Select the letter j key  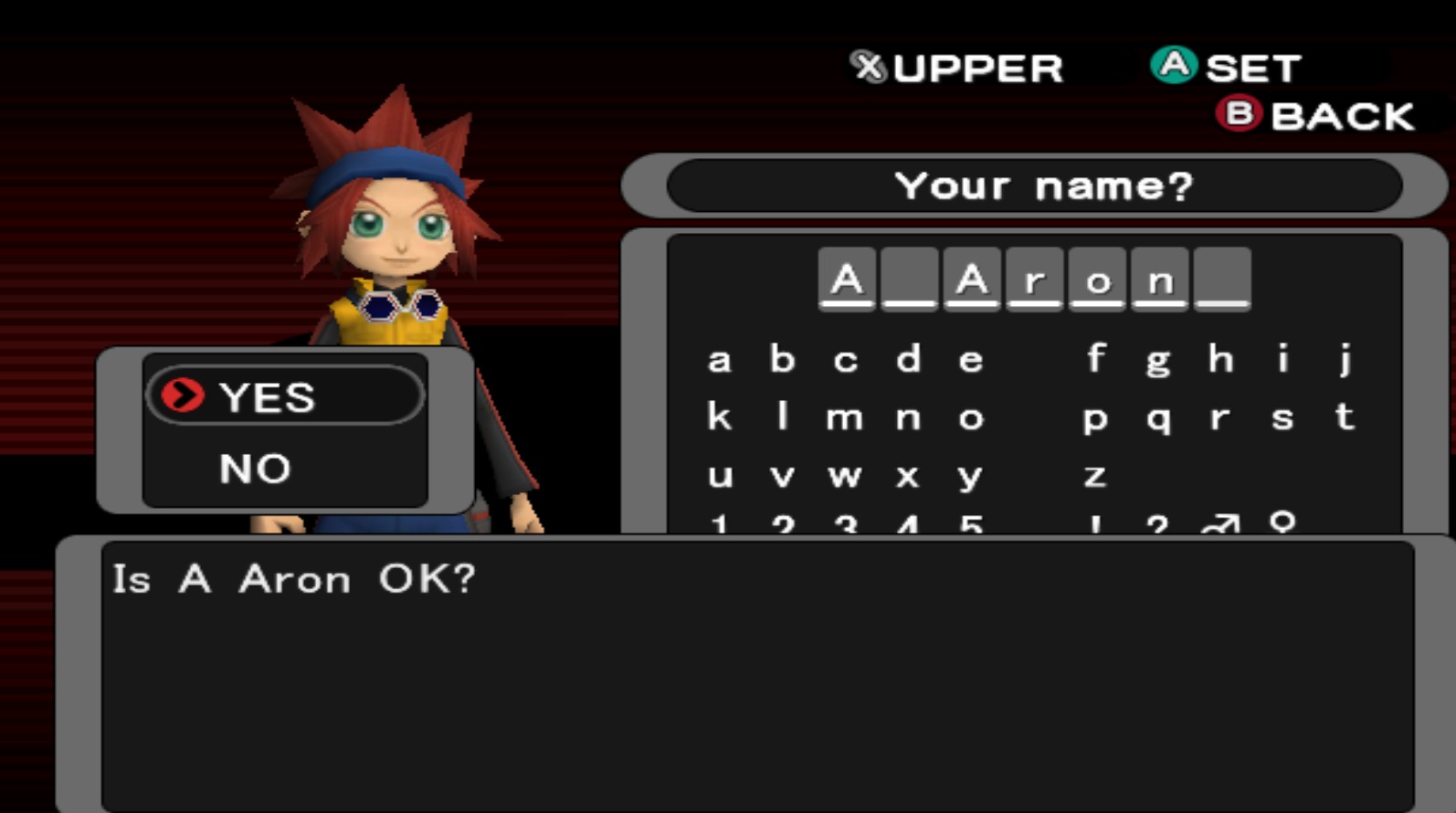coord(1345,359)
